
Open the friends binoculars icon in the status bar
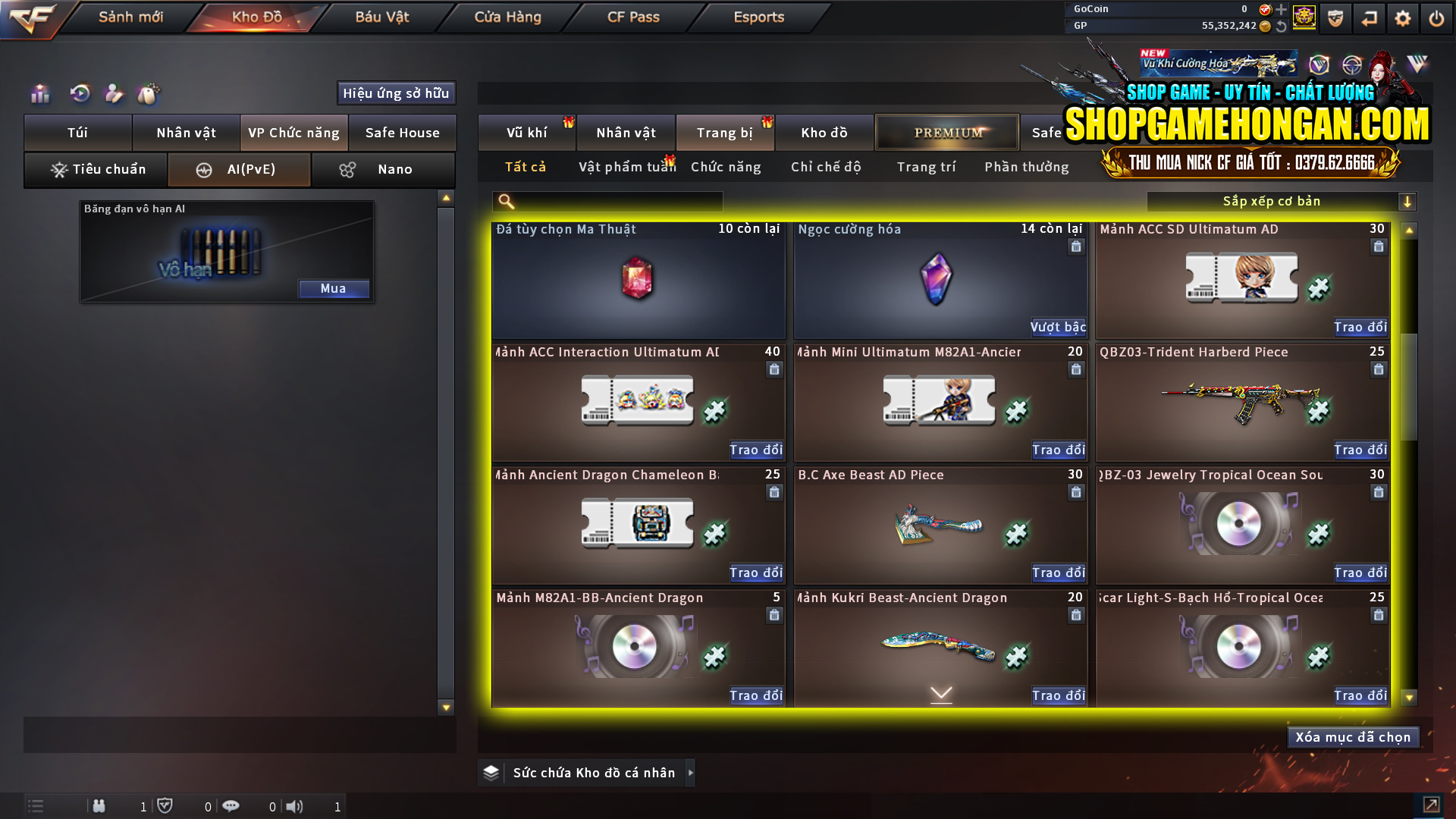point(99,806)
